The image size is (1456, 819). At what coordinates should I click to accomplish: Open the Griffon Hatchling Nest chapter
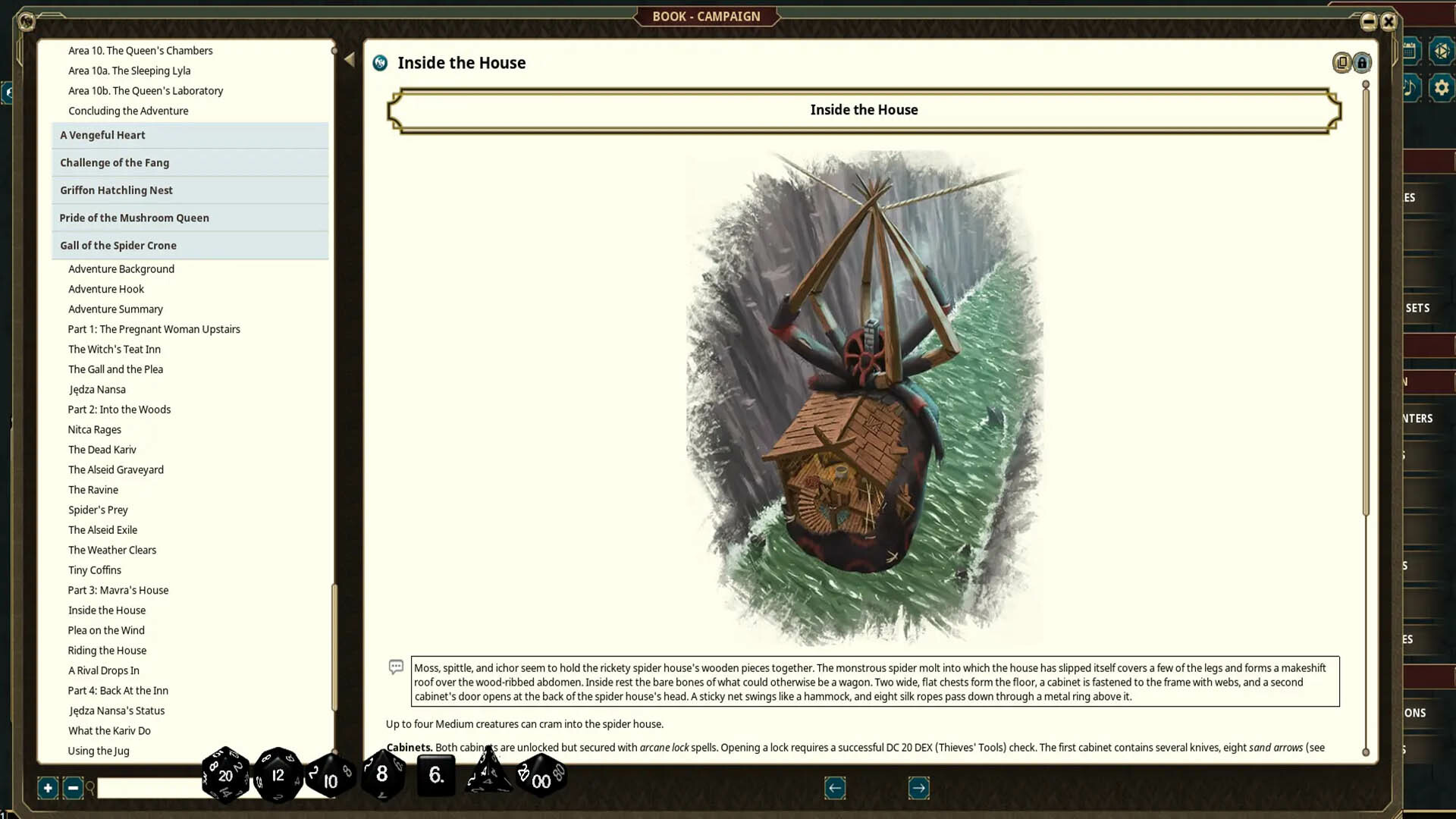[x=116, y=190]
